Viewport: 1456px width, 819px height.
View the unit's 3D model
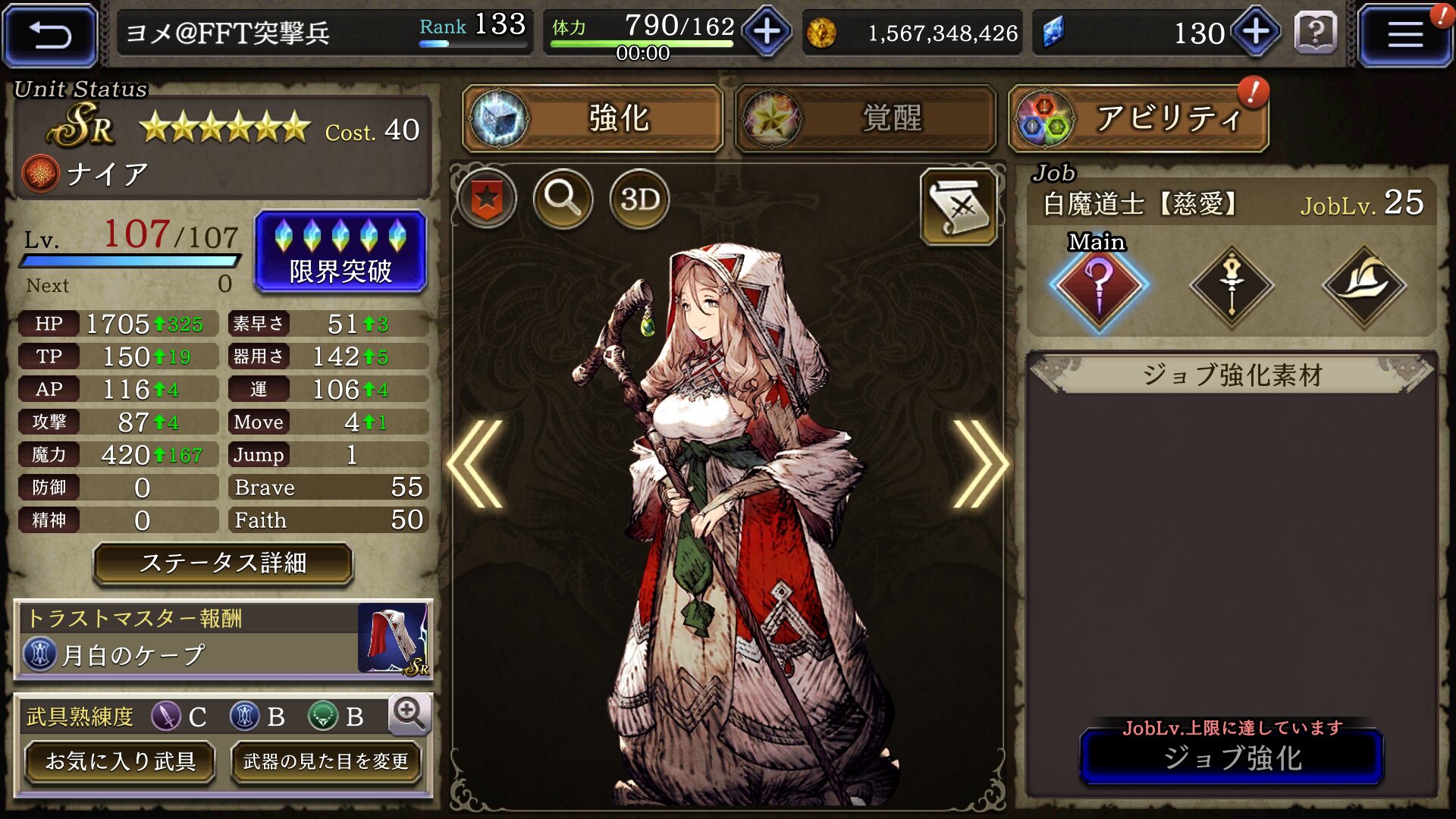tap(639, 199)
